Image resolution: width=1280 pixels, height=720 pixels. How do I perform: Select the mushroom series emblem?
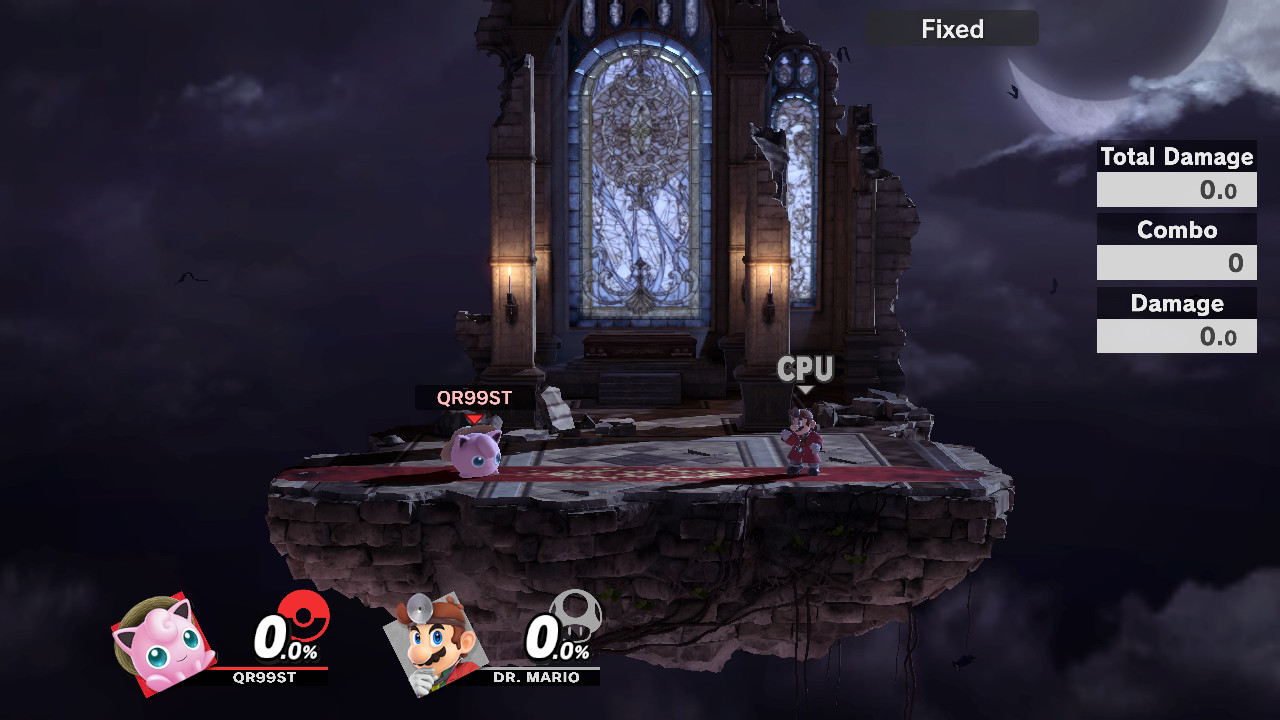tap(576, 614)
